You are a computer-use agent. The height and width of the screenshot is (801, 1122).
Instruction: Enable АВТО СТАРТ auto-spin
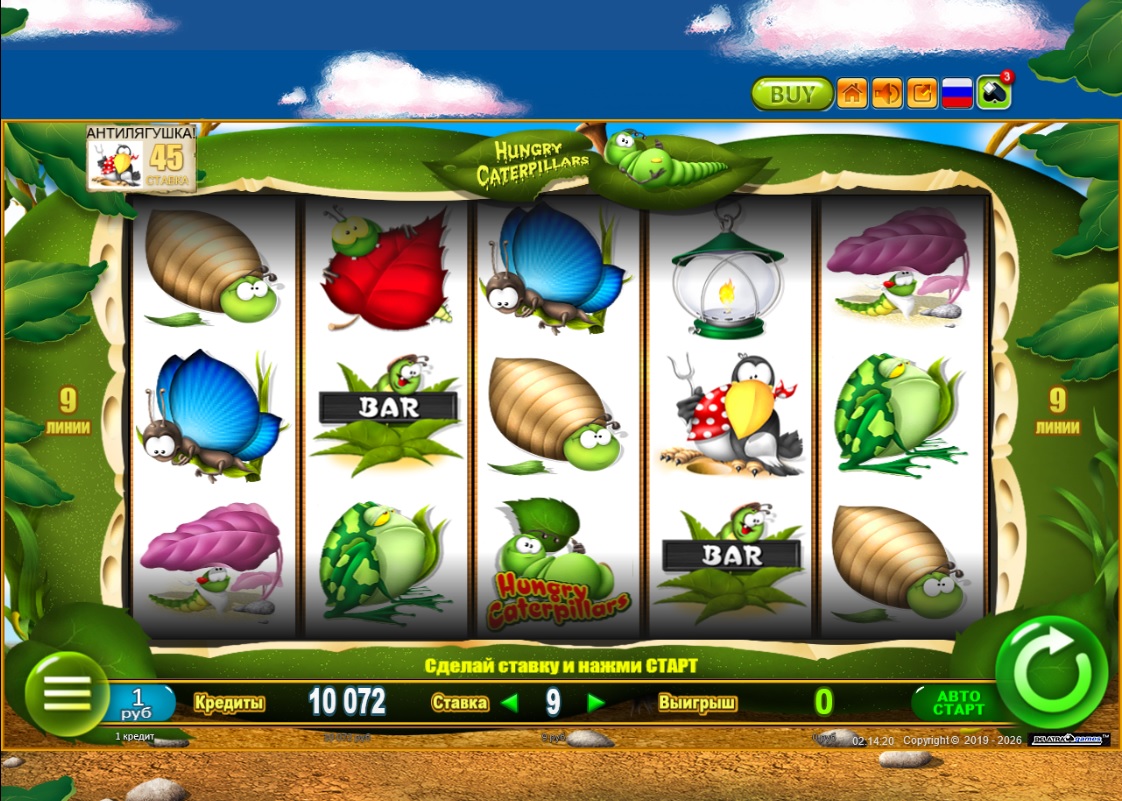click(958, 702)
